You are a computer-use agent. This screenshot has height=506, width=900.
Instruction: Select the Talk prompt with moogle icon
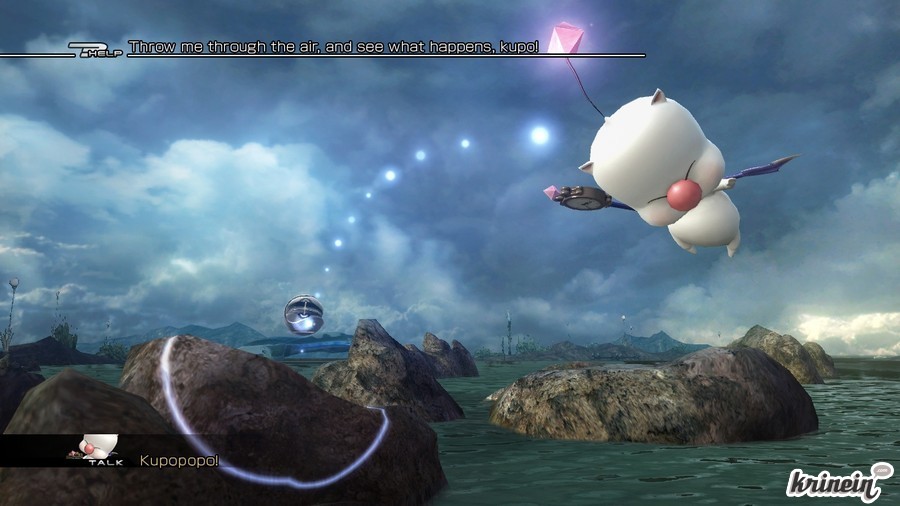click(98, 451)
